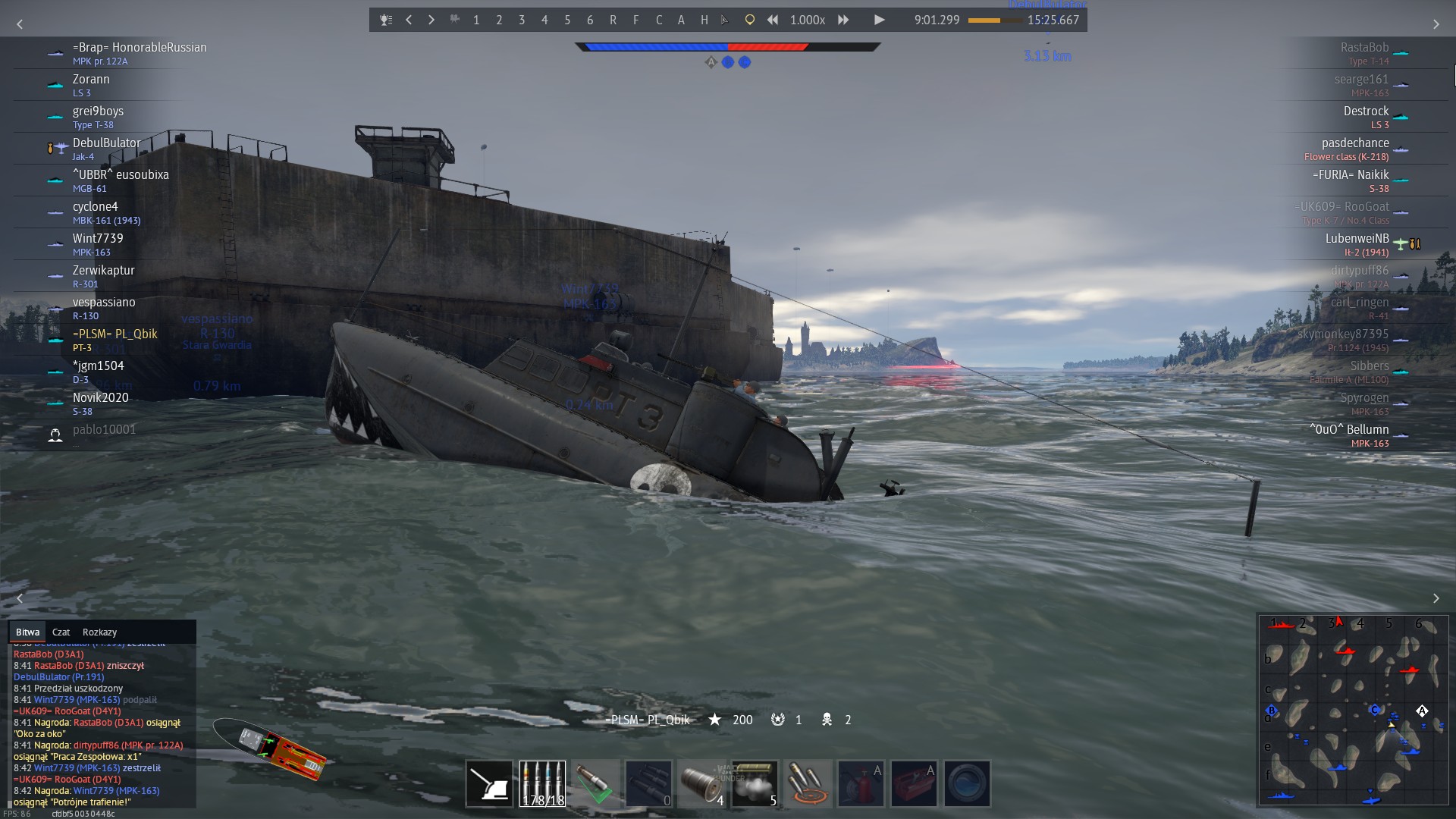Activate the red toolbox repair slot
The width and height of the screenshot is (1456, 819).
914,783
